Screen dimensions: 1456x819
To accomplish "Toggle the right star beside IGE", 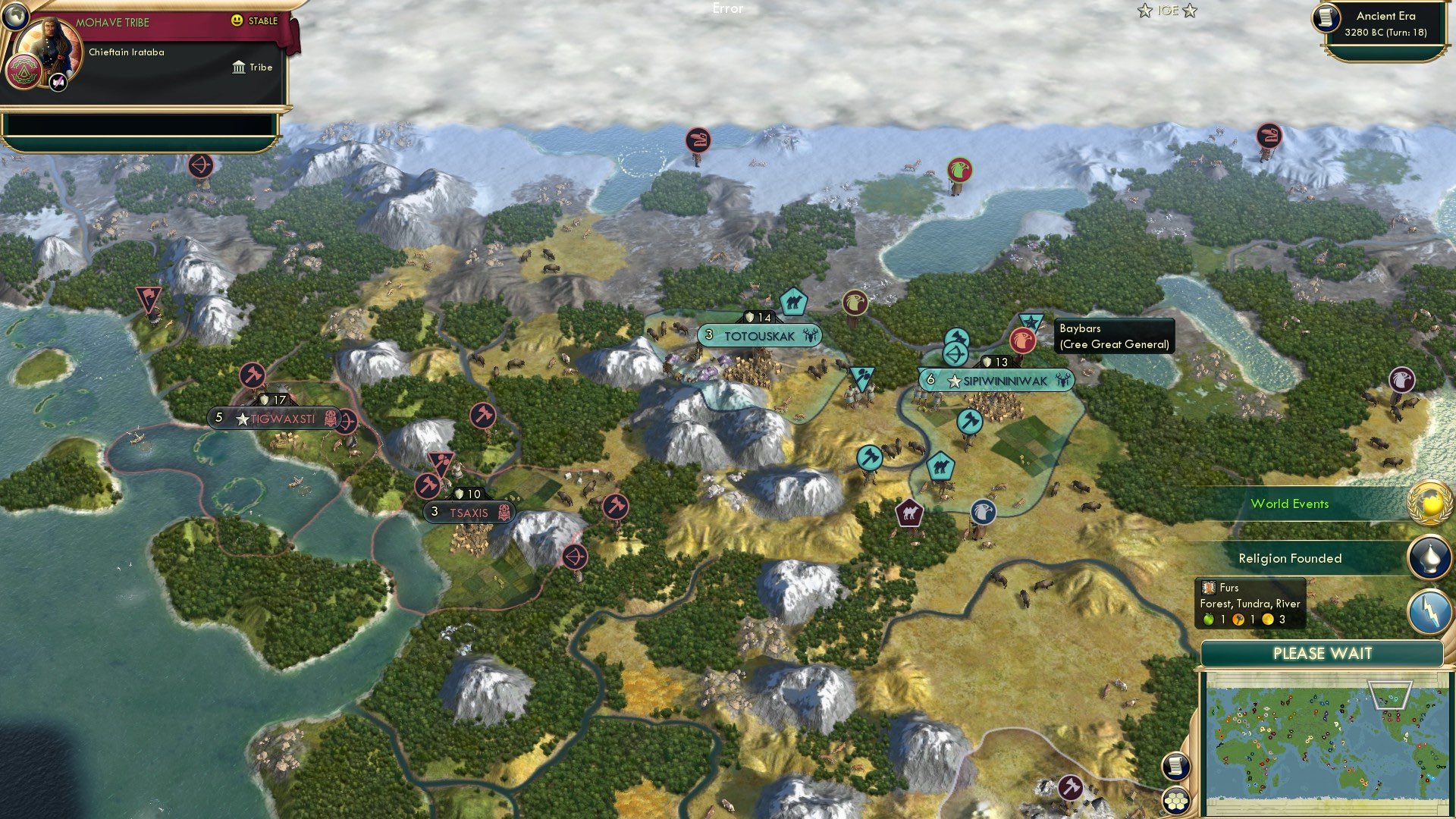I will coord(1191,11).
